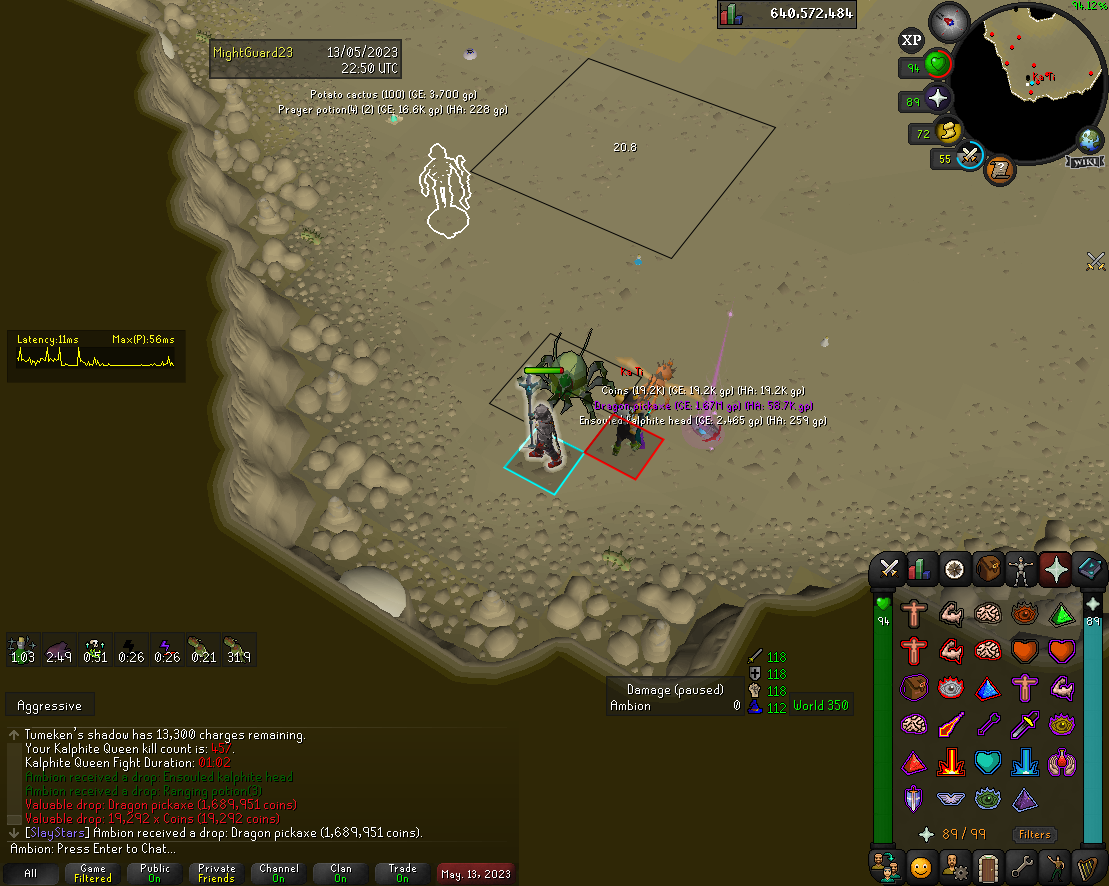This screenshot has height=886, width=1109.
Task: Select the Public chat filter tab
Action: (x=155, y=873)
